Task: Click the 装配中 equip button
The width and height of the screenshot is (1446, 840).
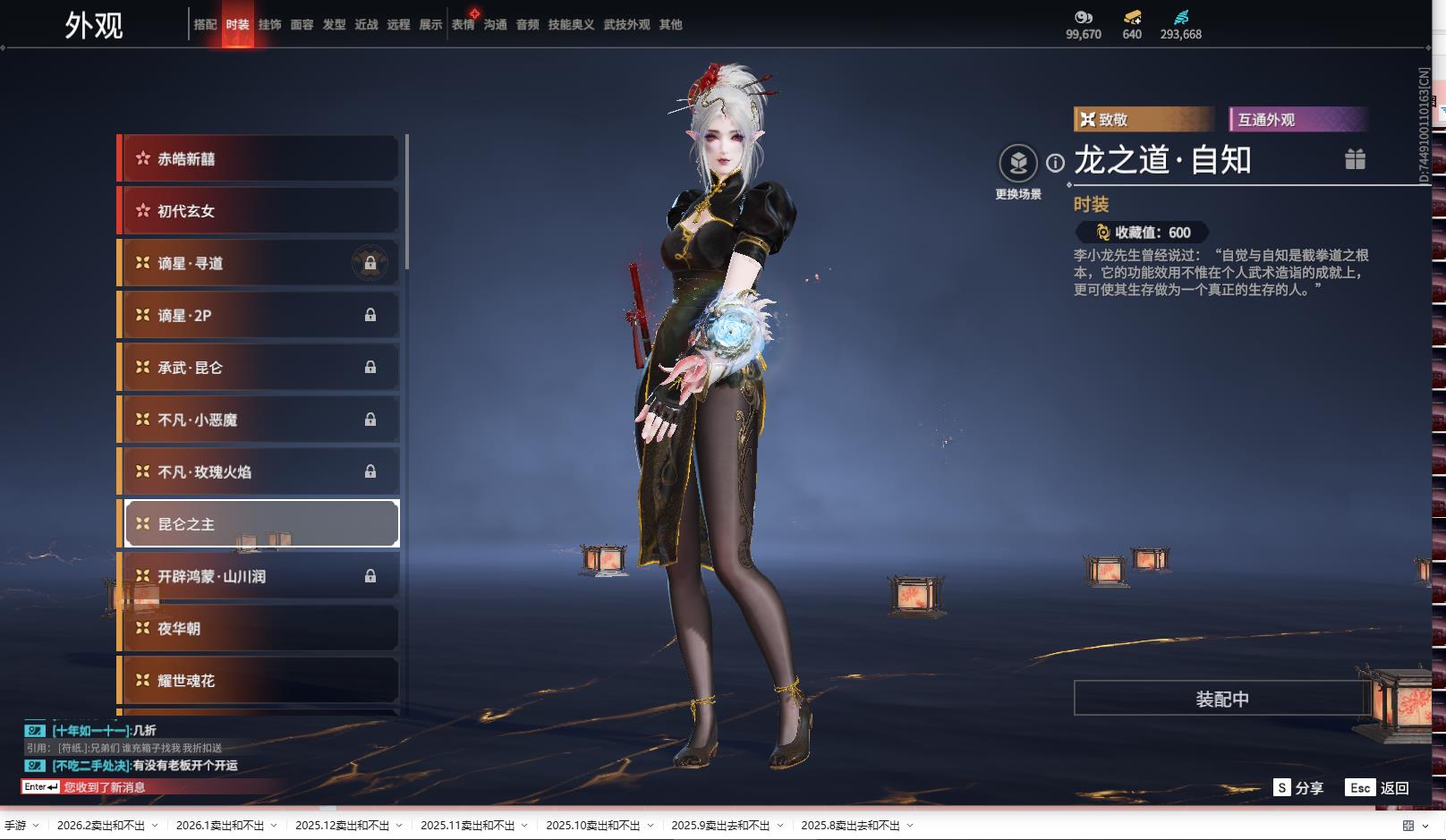Action: [x=1221, y=699]
